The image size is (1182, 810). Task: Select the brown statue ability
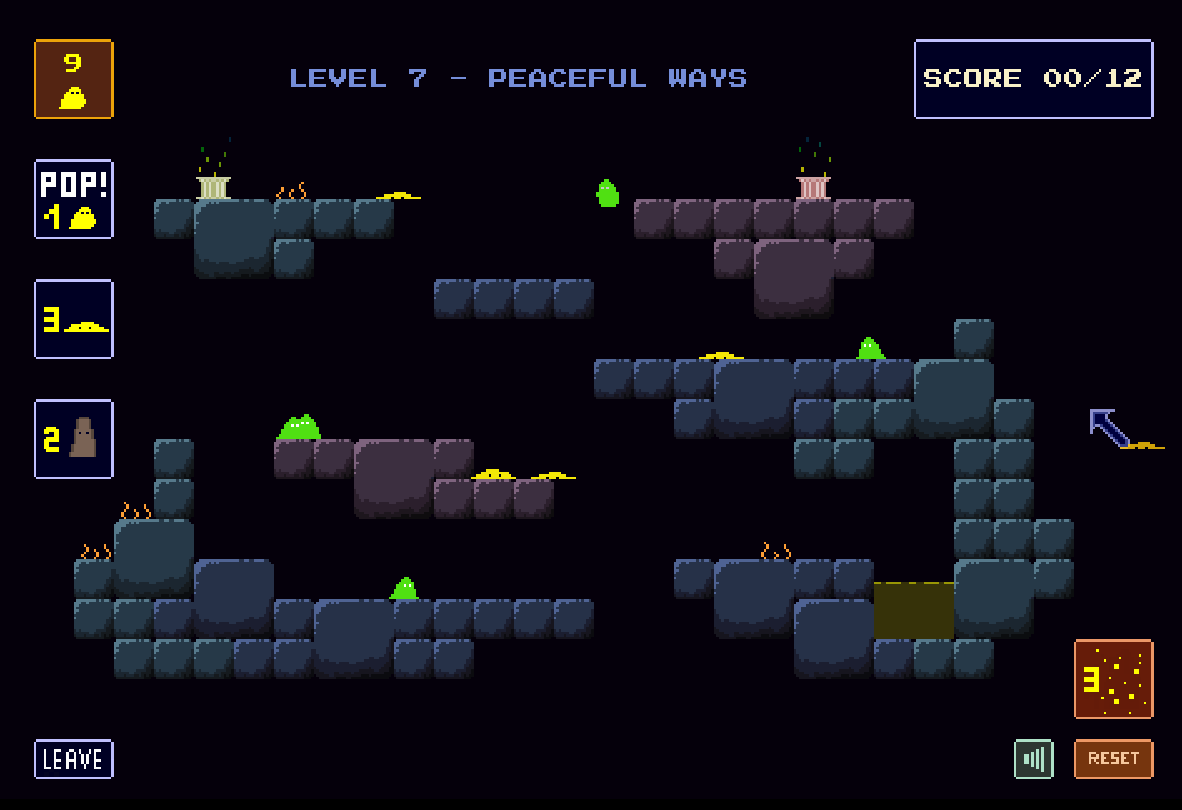click(74, 439)
